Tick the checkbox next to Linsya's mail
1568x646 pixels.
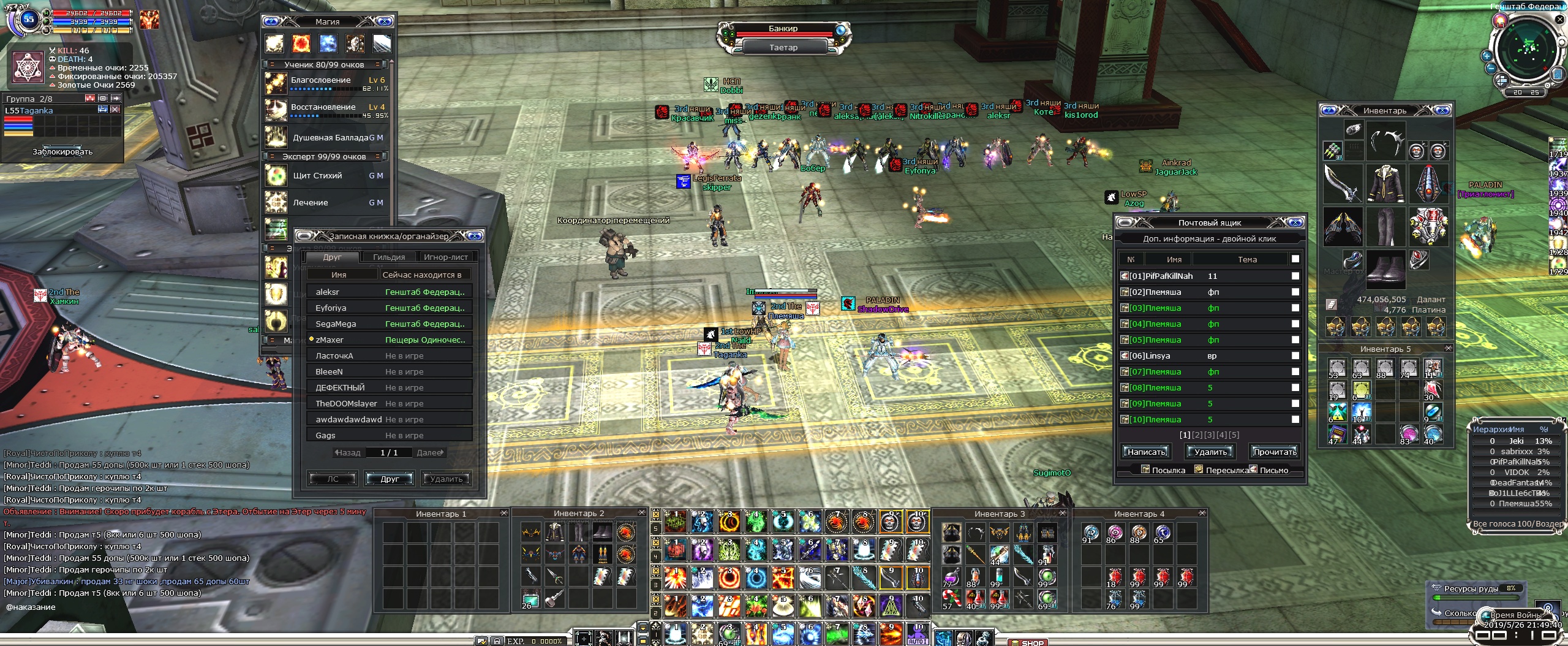[x=1295, y=356]
